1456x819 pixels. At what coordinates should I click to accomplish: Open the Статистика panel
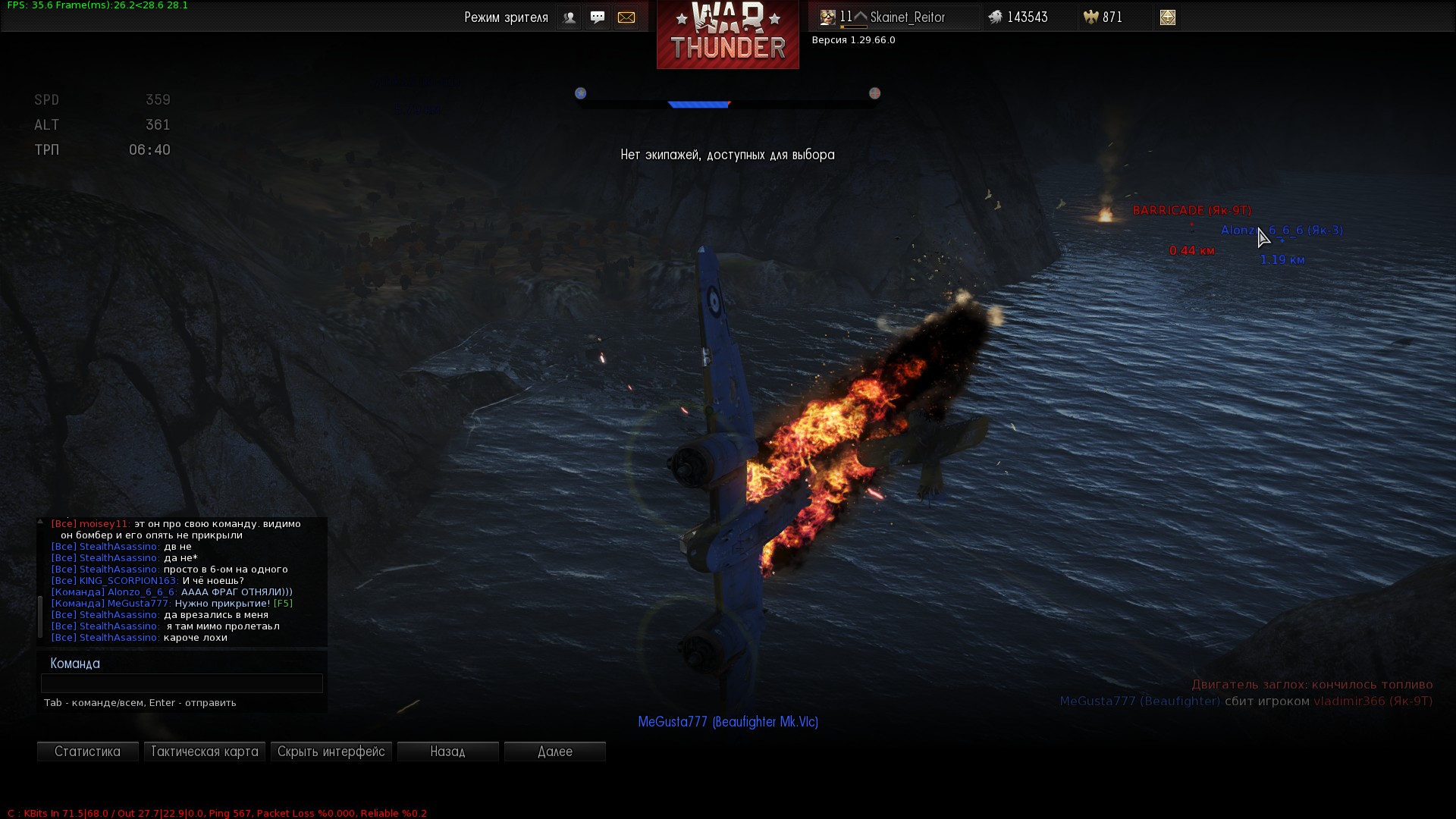87,752
